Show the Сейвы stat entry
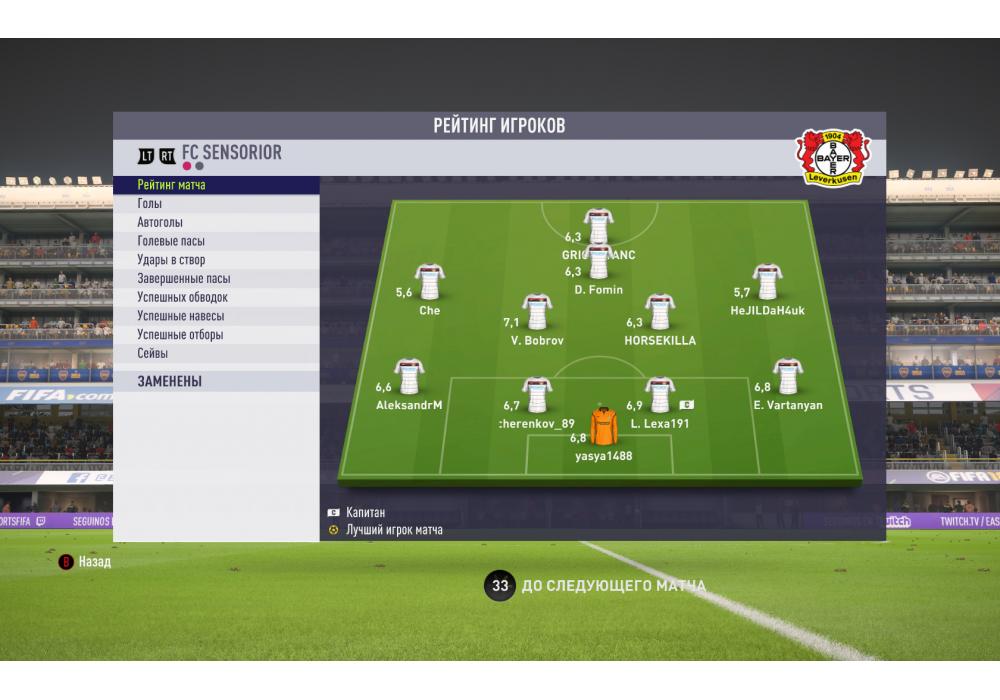Image resolution: width=1000 pixels, height=700 pixels. tap(216, 353)
